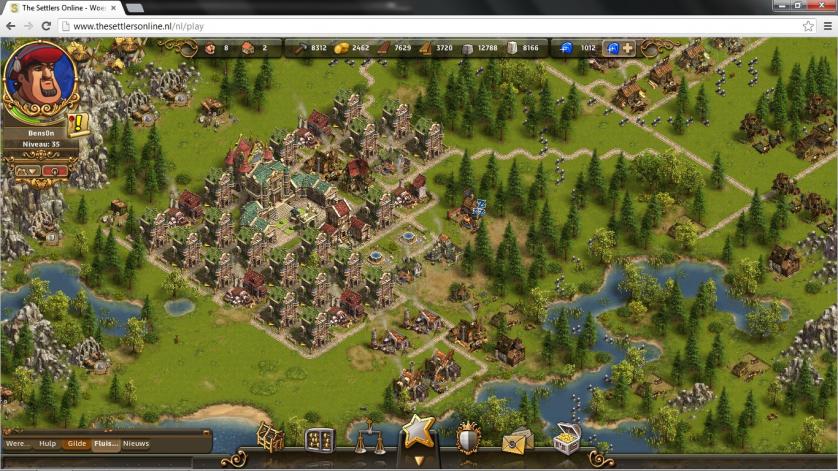The height and width of the screenshot is (471, 838).
Task: Switch to the Hulp chat tab
Action: pyautogui.click(x=47, y=443)
